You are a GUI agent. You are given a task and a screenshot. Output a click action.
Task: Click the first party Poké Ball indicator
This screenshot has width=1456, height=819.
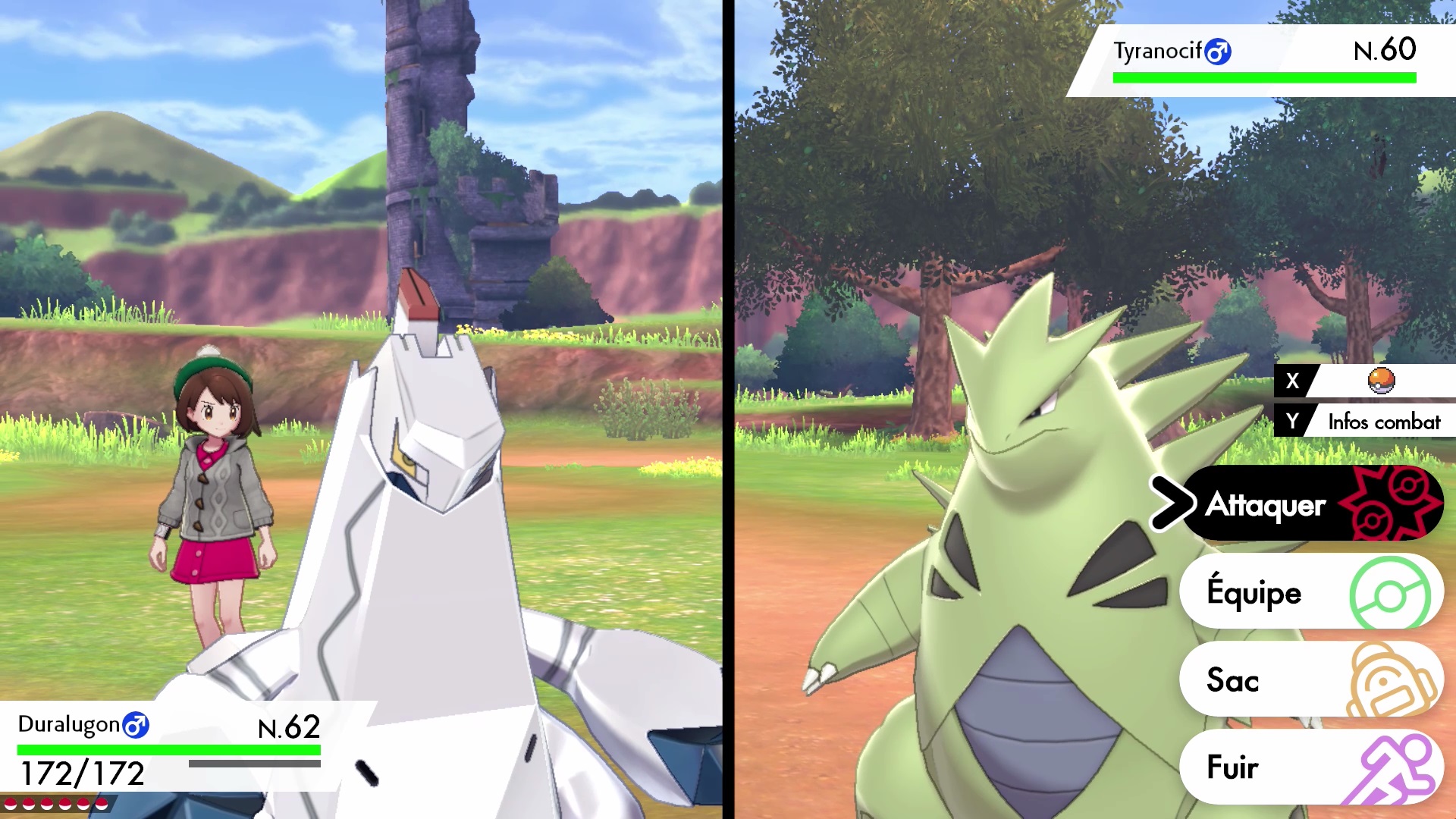(x=10, y=805)
